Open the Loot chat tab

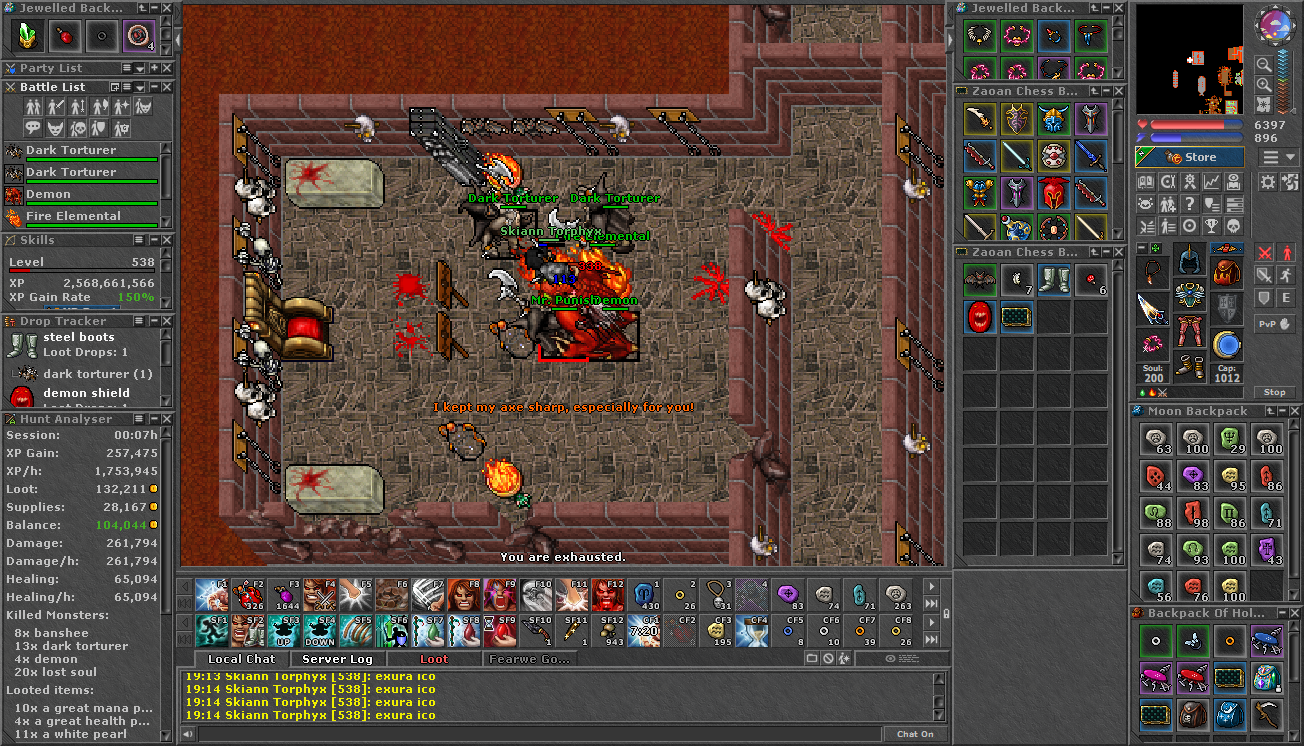tap(435, 659)
